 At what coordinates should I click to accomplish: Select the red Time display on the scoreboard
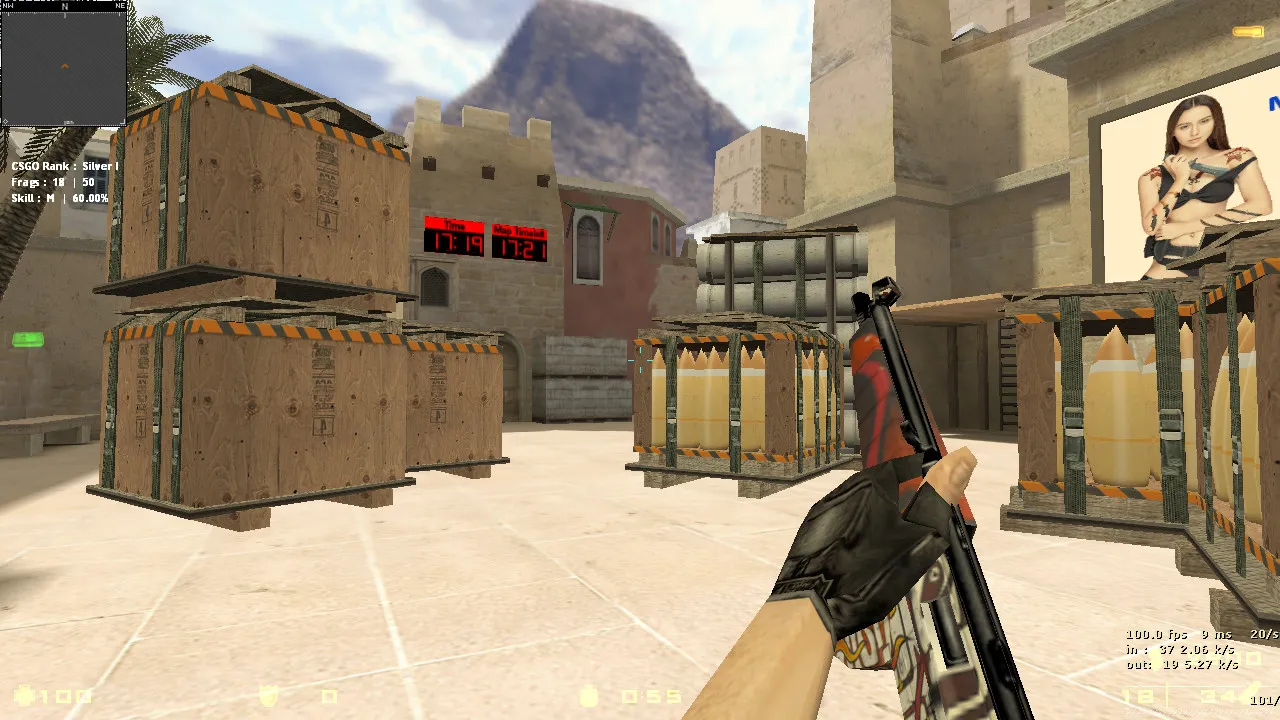click(x=456, y=237)
